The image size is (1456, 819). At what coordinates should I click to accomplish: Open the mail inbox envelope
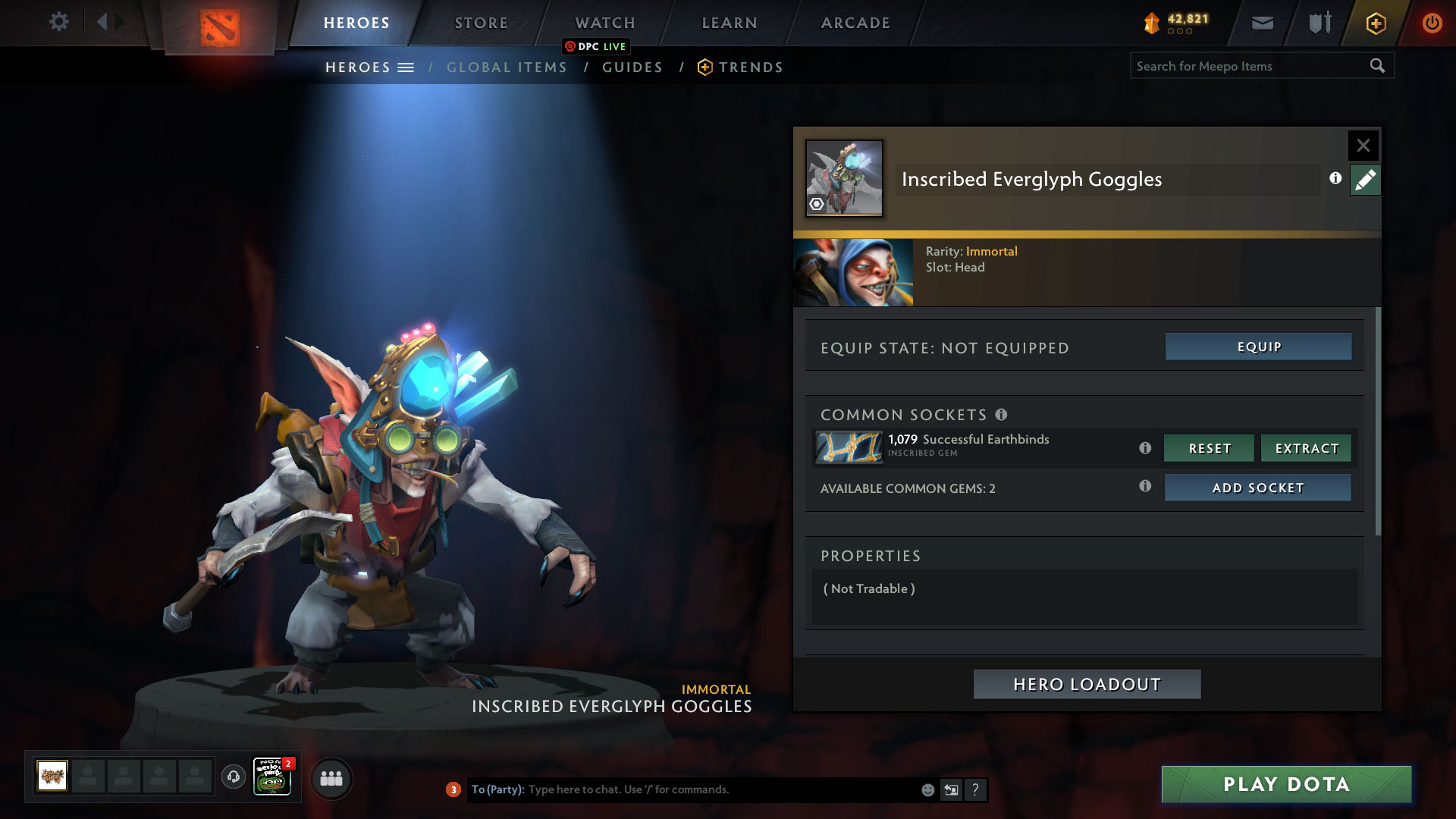[x=1262, y=24]
